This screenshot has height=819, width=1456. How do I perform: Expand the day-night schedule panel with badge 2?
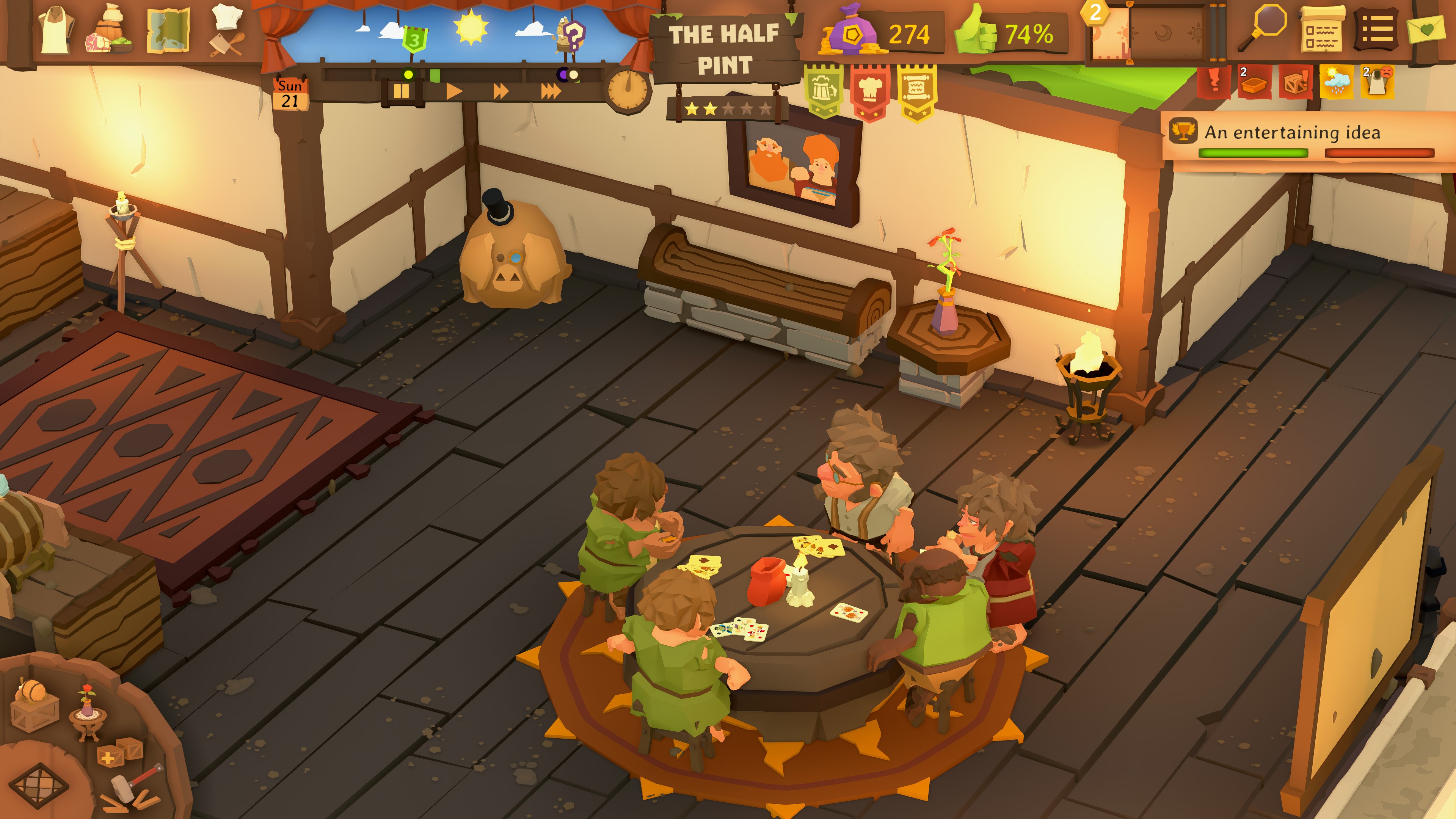[x=1147, y=34]
